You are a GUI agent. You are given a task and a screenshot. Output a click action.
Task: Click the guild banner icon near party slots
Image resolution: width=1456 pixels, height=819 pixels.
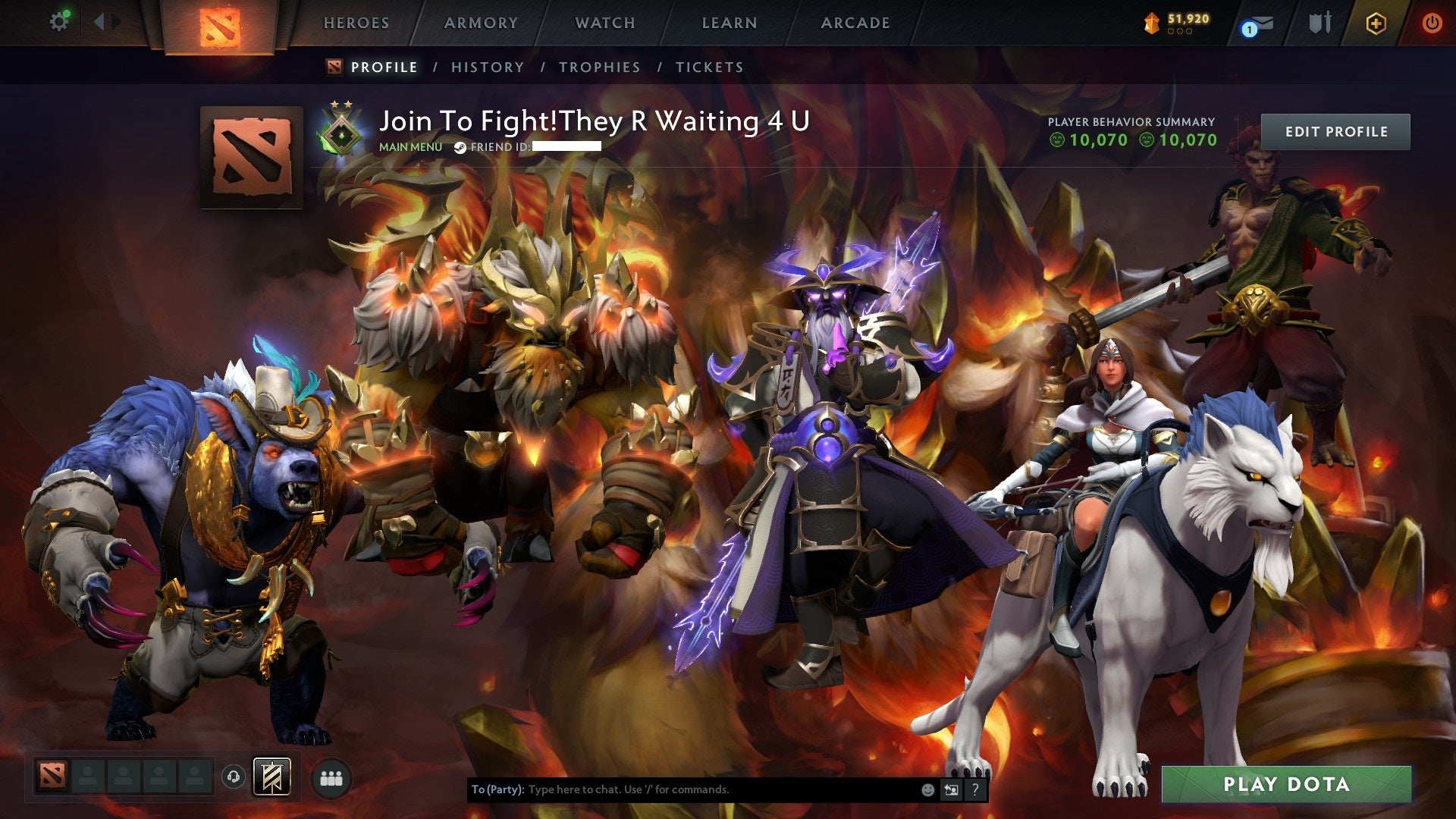click(x=273, y=775)
